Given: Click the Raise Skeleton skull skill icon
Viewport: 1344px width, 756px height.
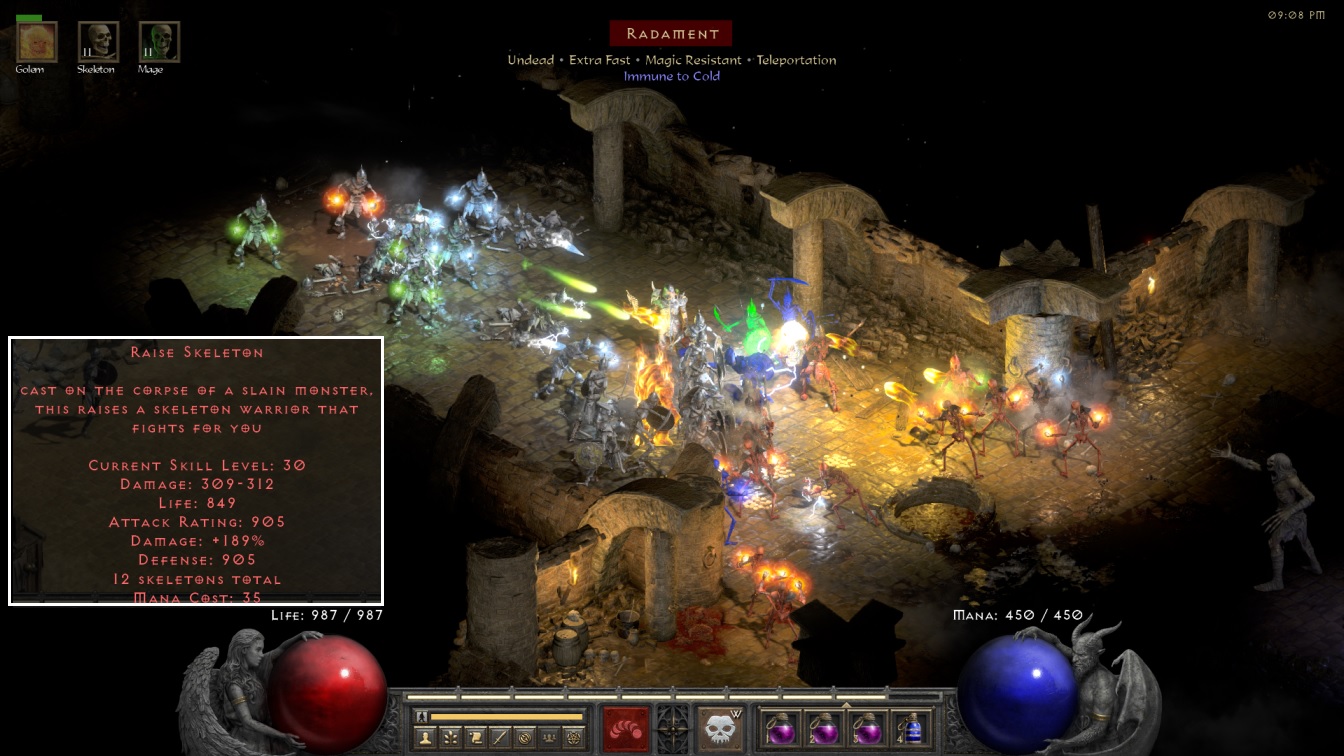Looking at the screenshot, I should click(720, 728).
